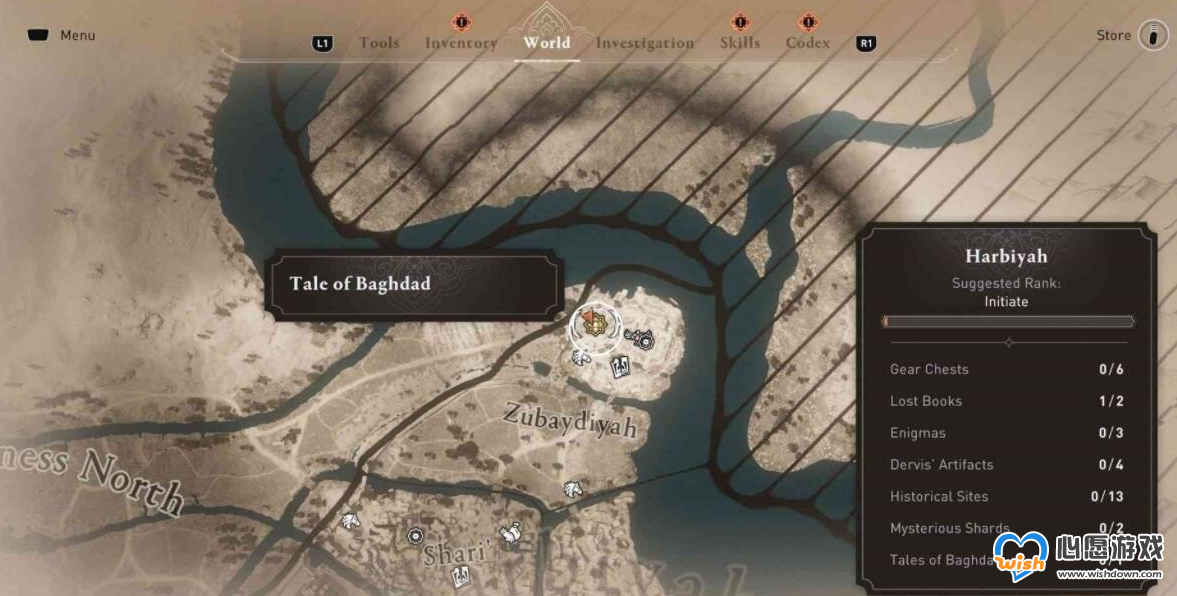Click the Historical Sites row
1177x596 pixels.
click(1007, 497)
